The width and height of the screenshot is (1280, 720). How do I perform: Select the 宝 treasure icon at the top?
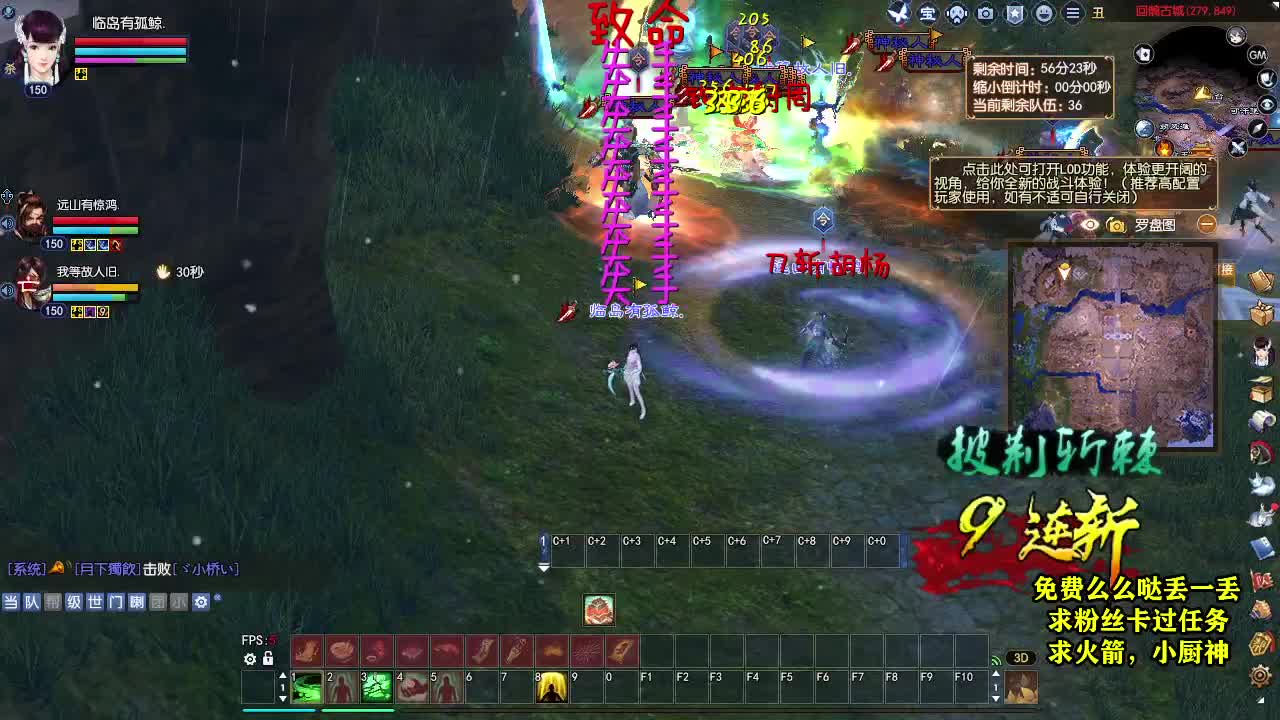928,14
